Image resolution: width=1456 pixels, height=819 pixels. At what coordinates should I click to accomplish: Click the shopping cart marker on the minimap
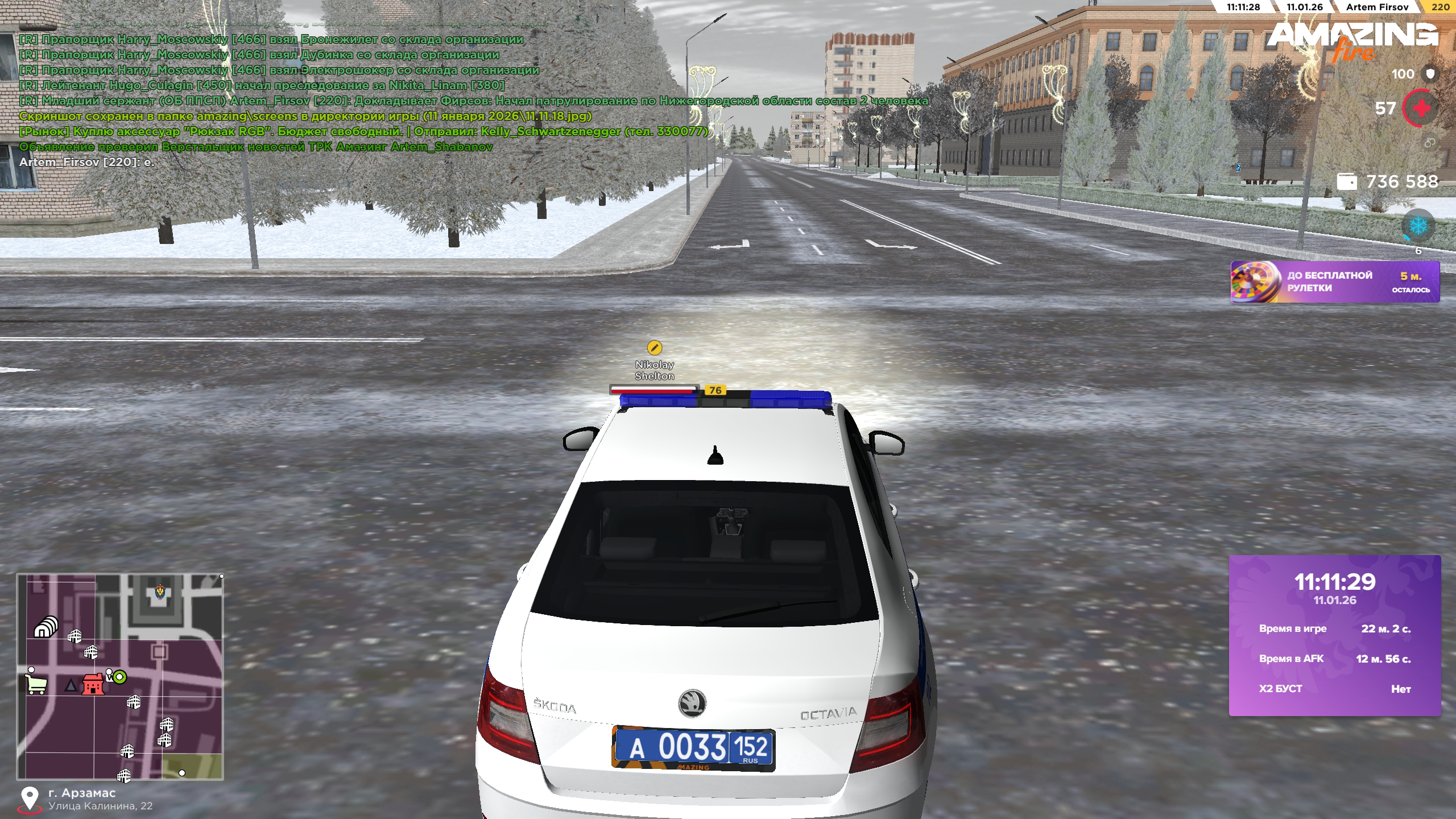(x=36, y=684)
